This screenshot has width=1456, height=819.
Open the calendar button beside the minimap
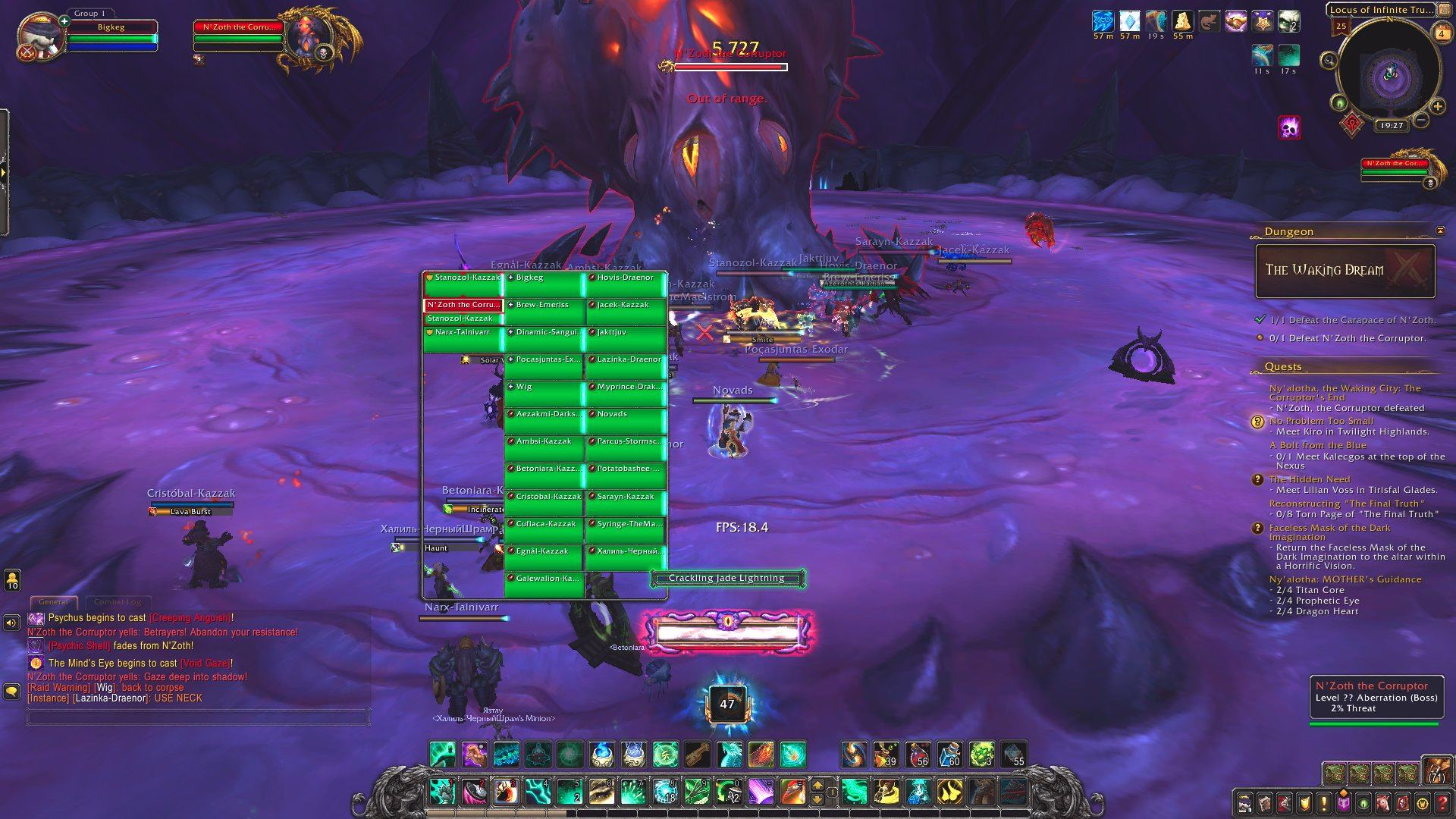click(1441, 33)
